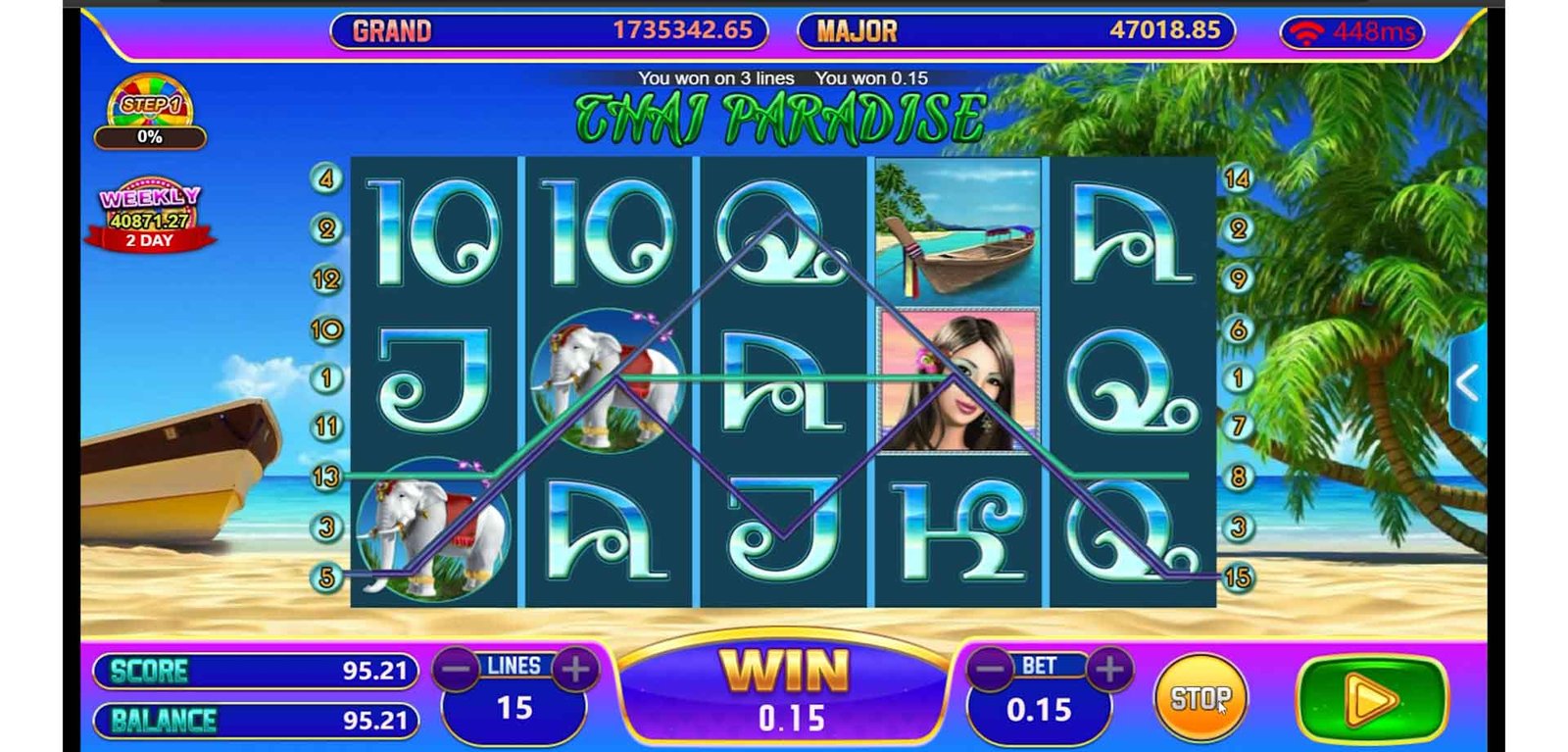Select payline marker number 10
This screenshot has width=1568, height=752.
click(x=325, y=328)
